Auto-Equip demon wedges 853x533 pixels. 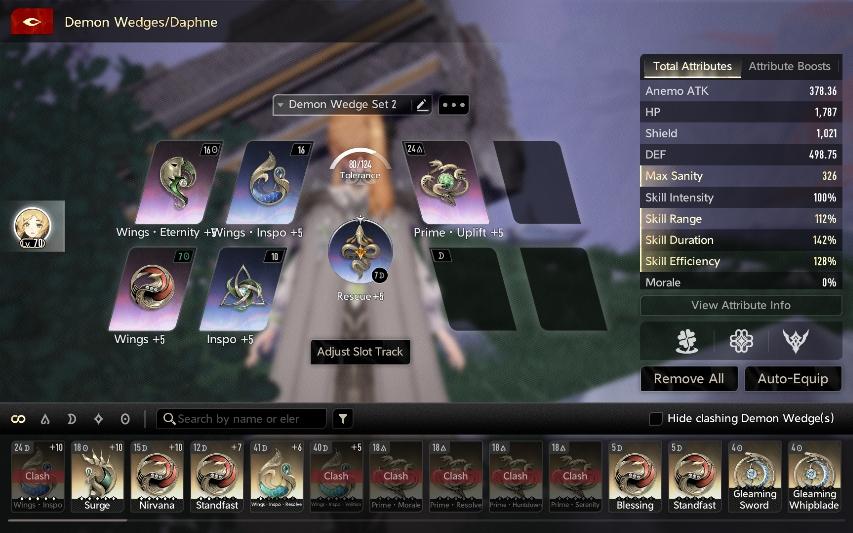793,379
